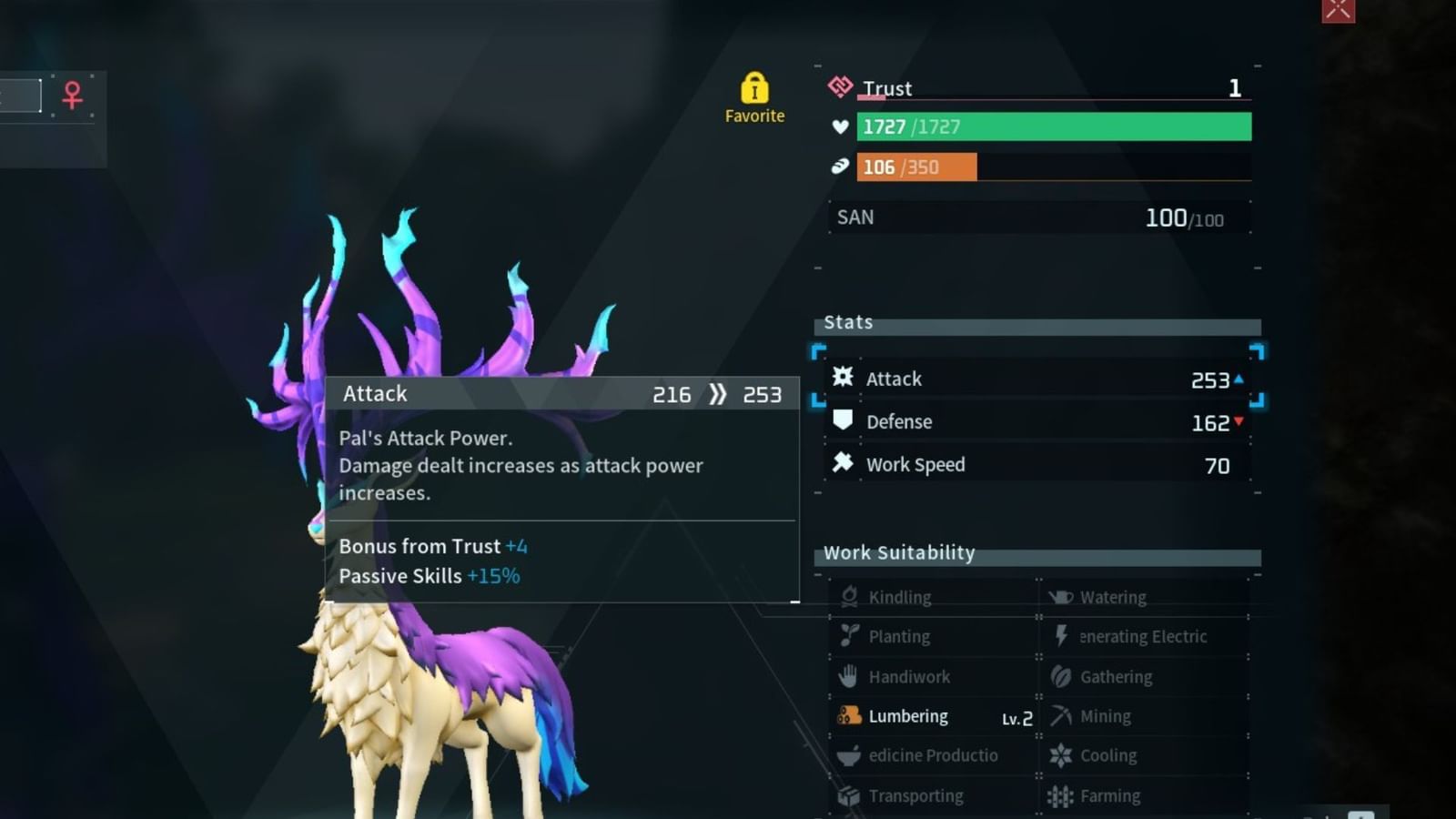Viewport: 1456px width, 819px height.
Task: Click the Defense decrease arrow indicator
Action: coord(1239,422)
